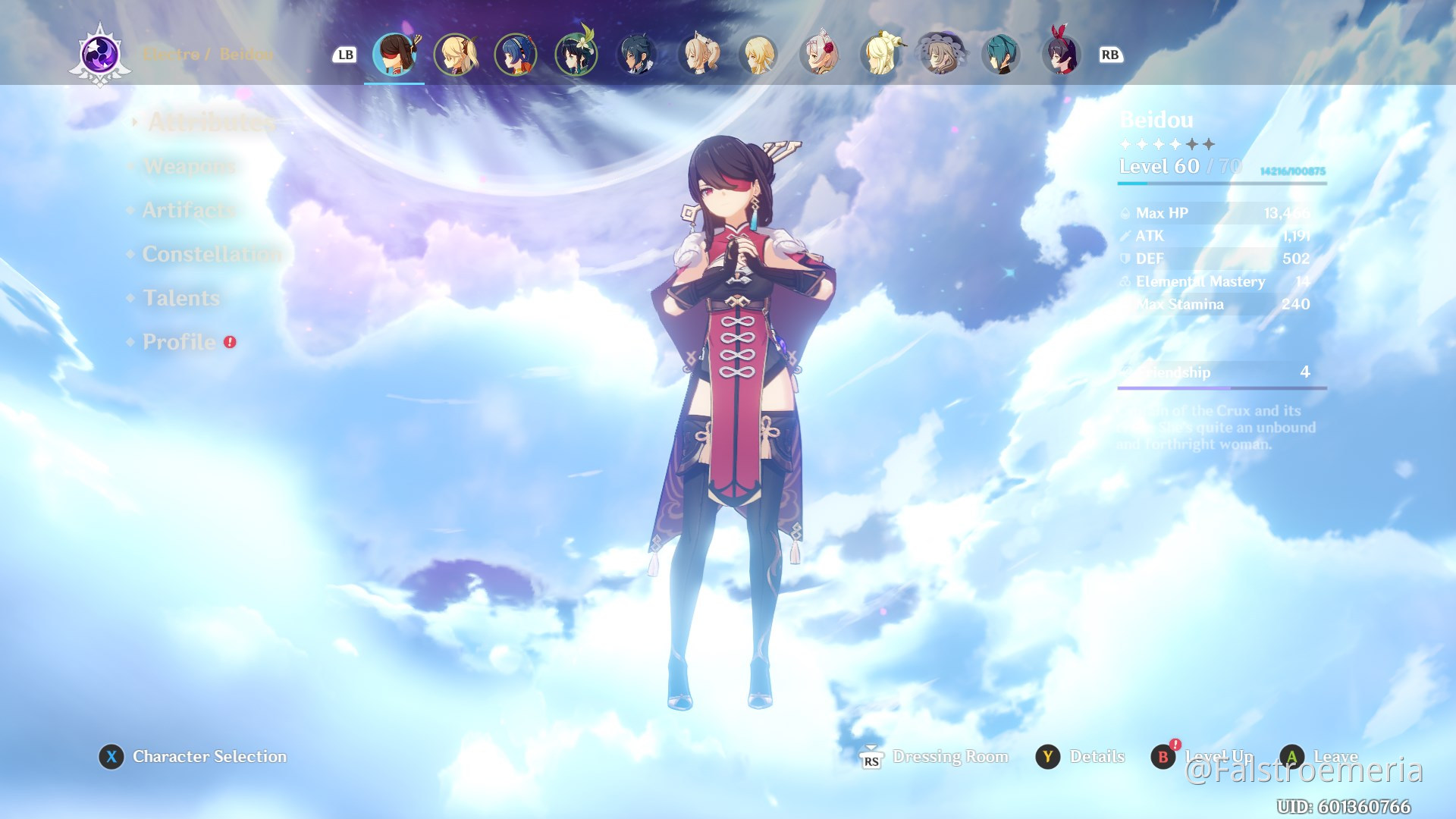Screen dimensions: 1456x819
Task: Select the last portrait with red ribbon
Action: pos(1060,55)
